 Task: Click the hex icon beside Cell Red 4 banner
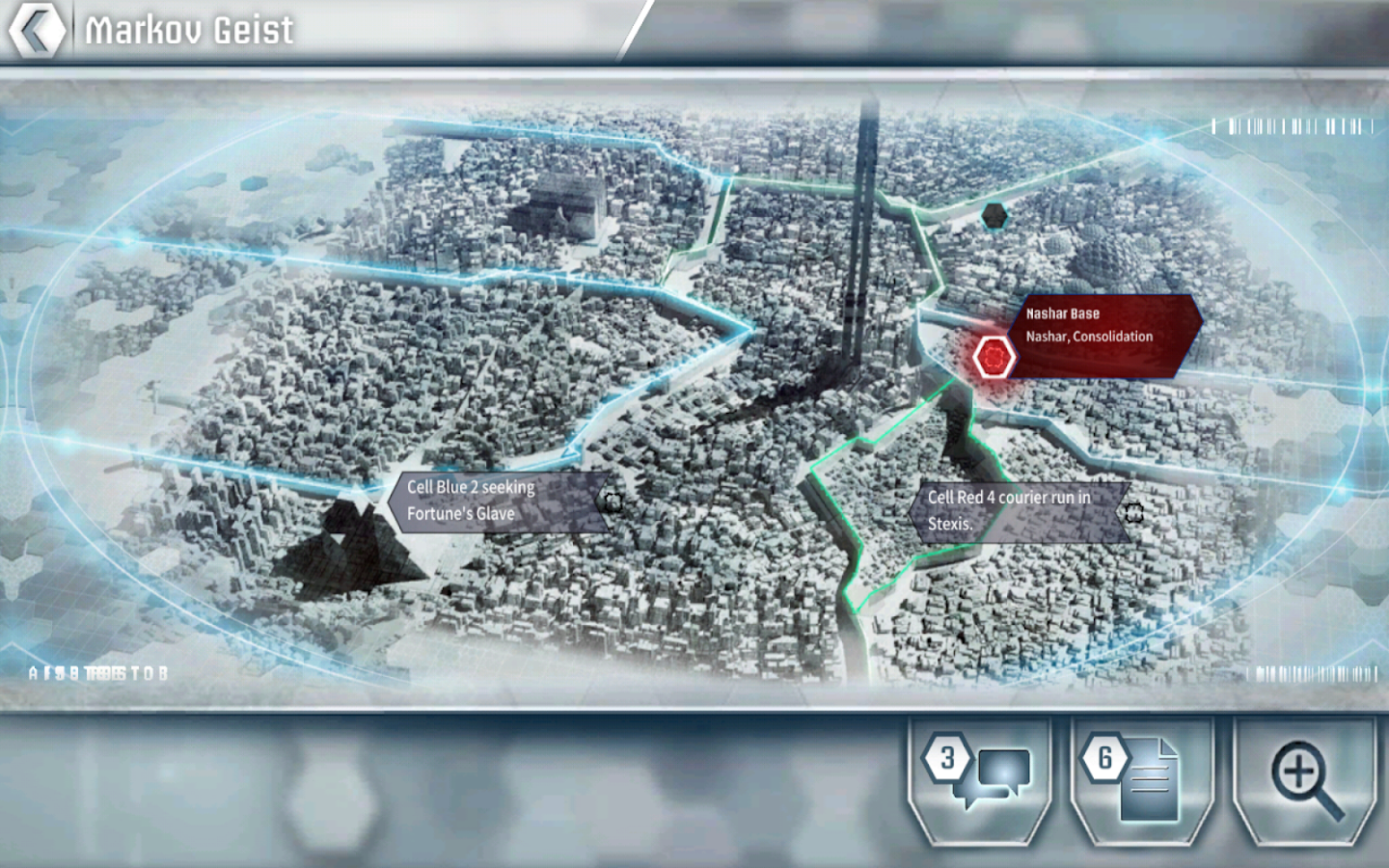click(x=1133, y=512)
